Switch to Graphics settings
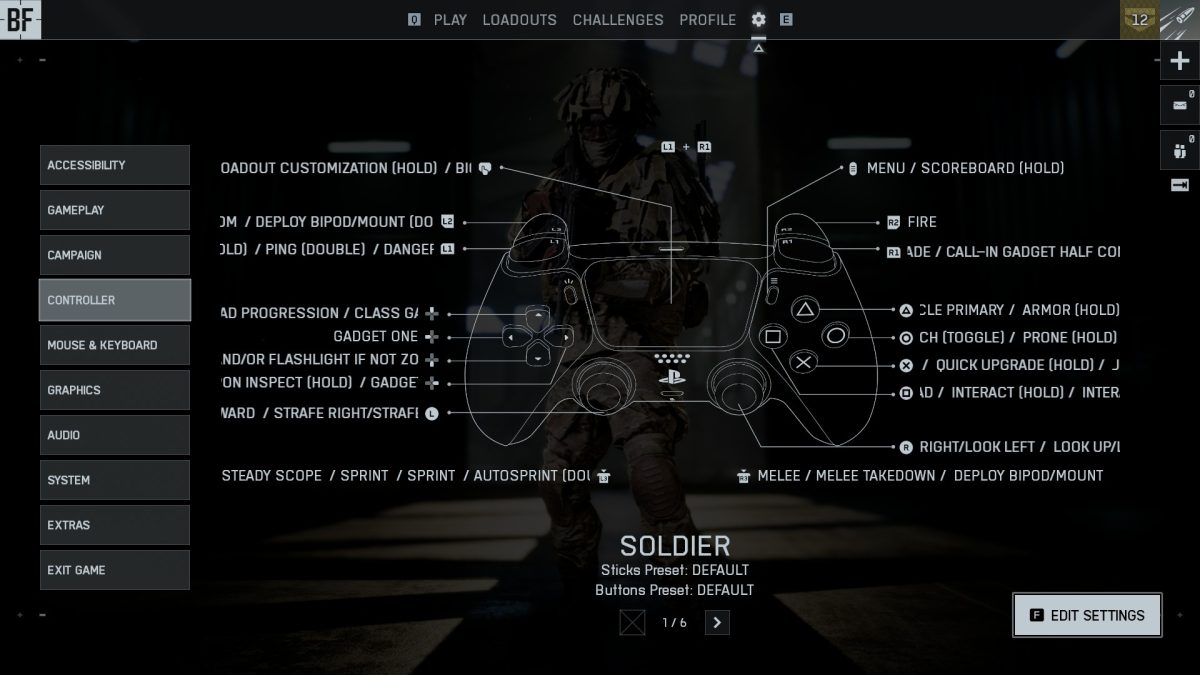This screenshot has width=1200, height=675. [x=114, y=390]
